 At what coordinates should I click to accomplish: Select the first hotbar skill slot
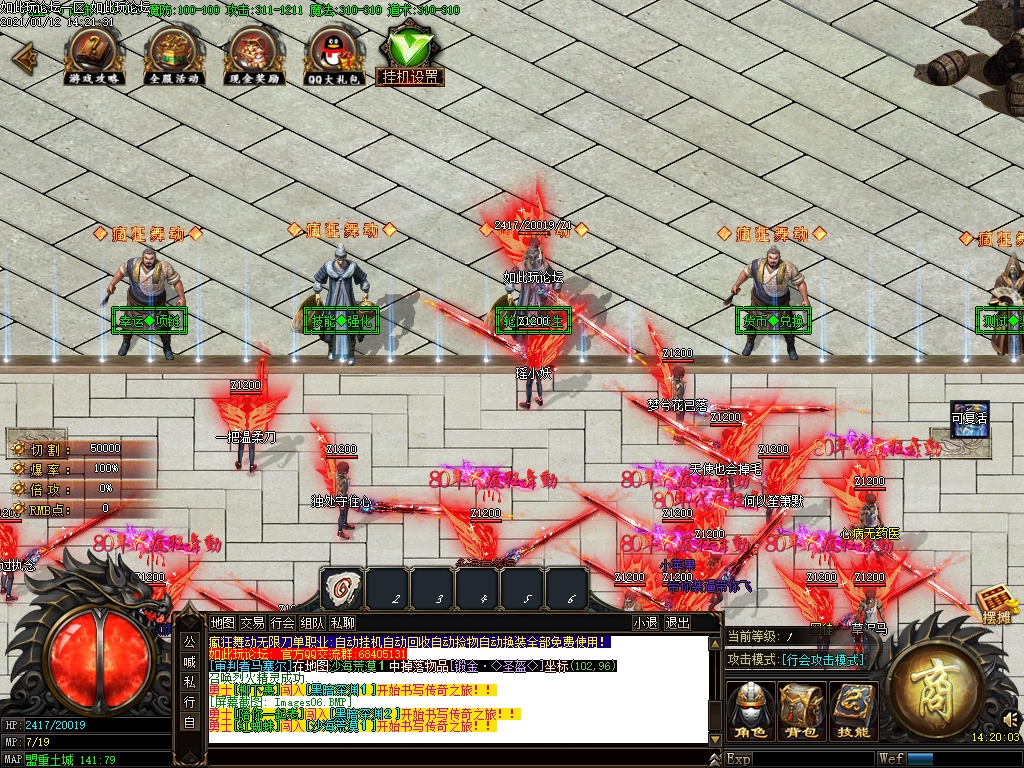pyautogui.click(x=341, y=588)
